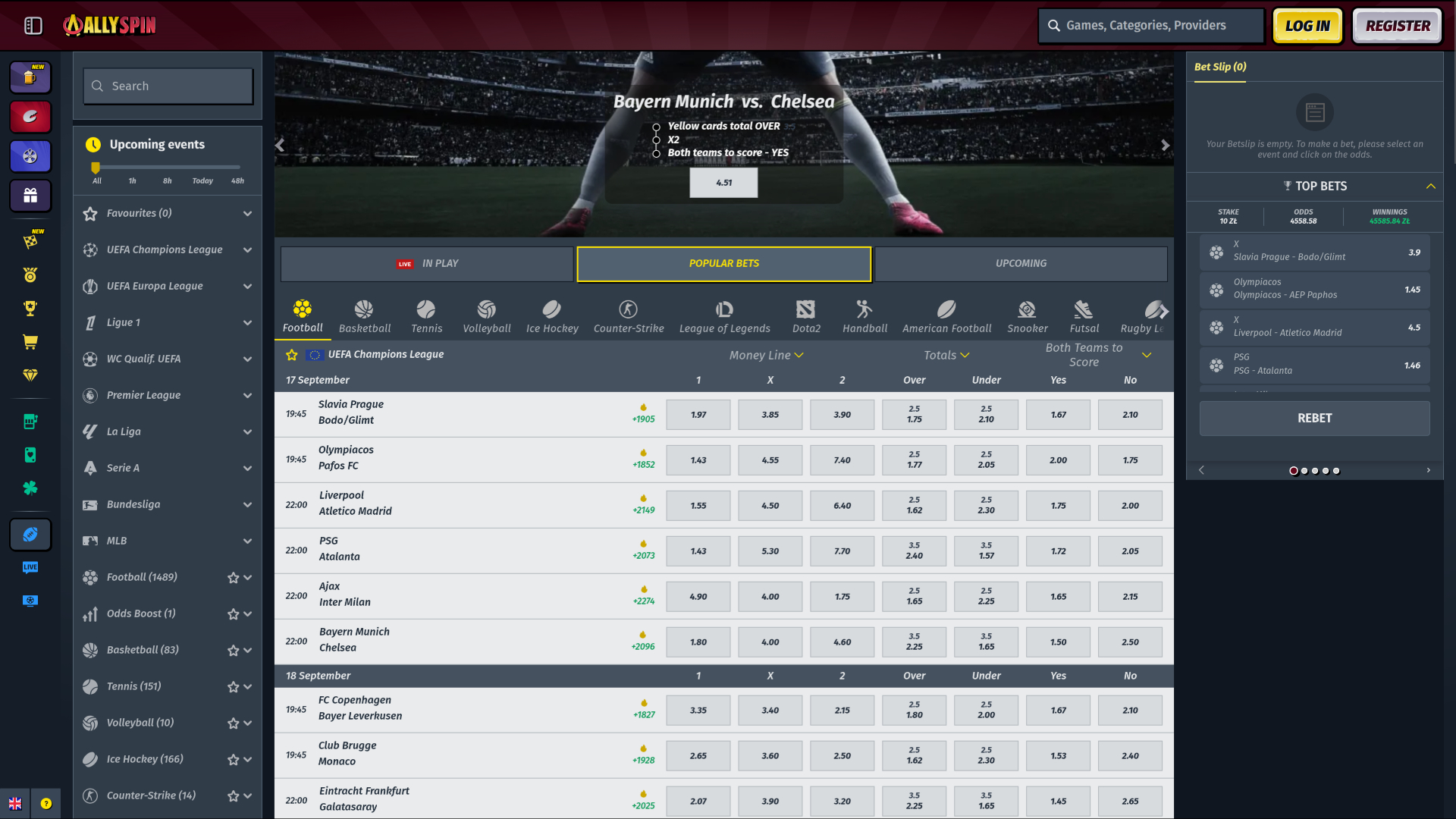Star the Football (1489) category as favourite
Image resolution: width=1456 pixels, height=819 pixels.
[x=232, y=577]
